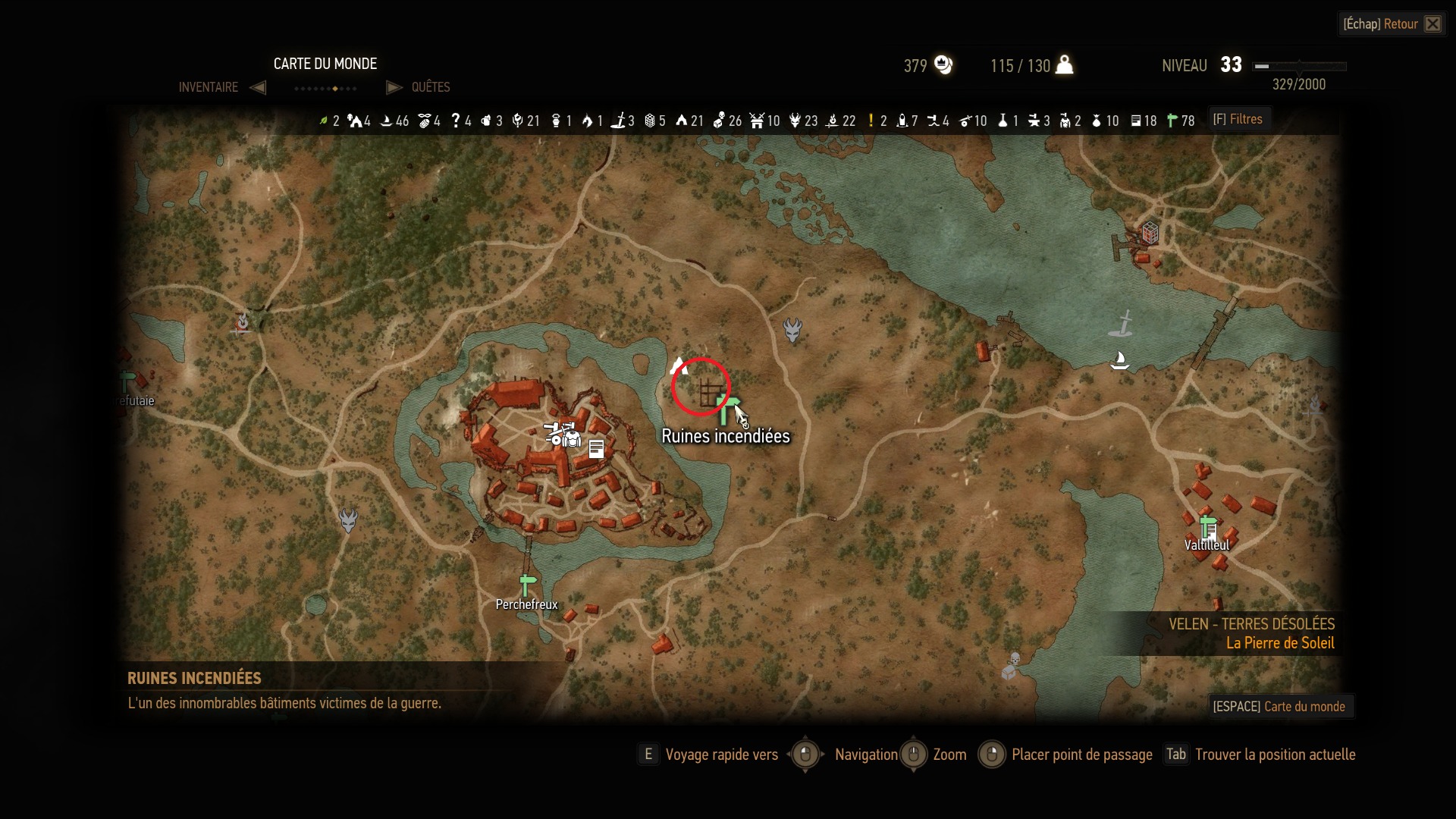Close the map with the Retour X button
The height and width of the screenshot is (819, 1456).
point(1432,24)
